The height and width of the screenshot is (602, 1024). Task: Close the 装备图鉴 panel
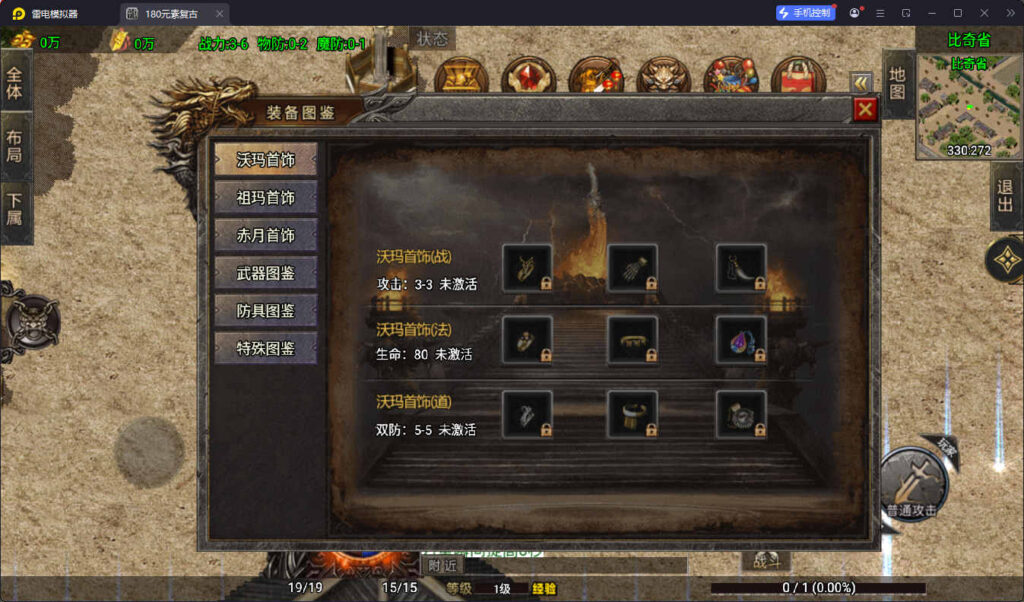(x=865, y=110)
